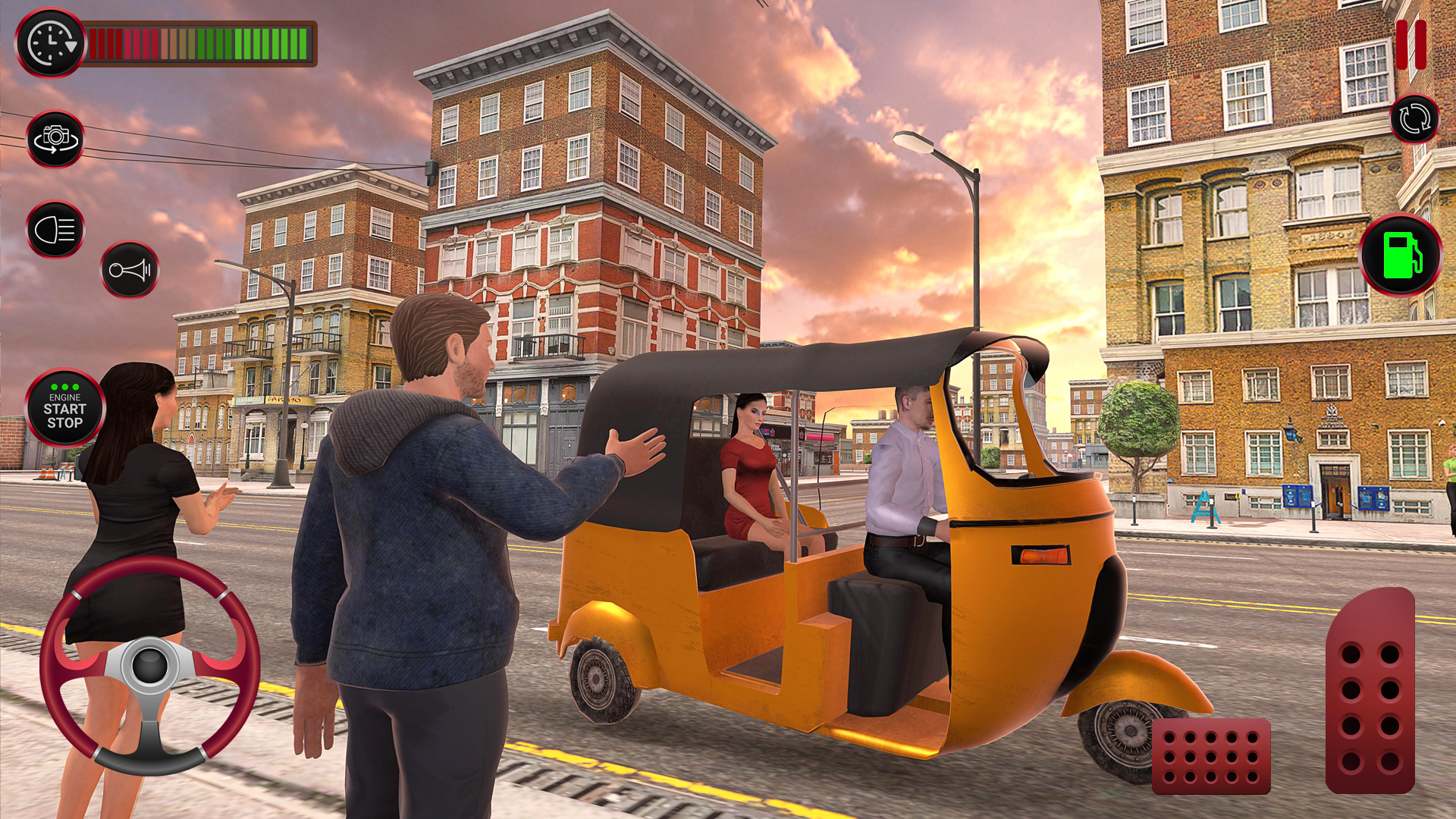Screen dimensions: 1456x819
Task: Tap the wide brake pedal
Action: pos(1211,756)
